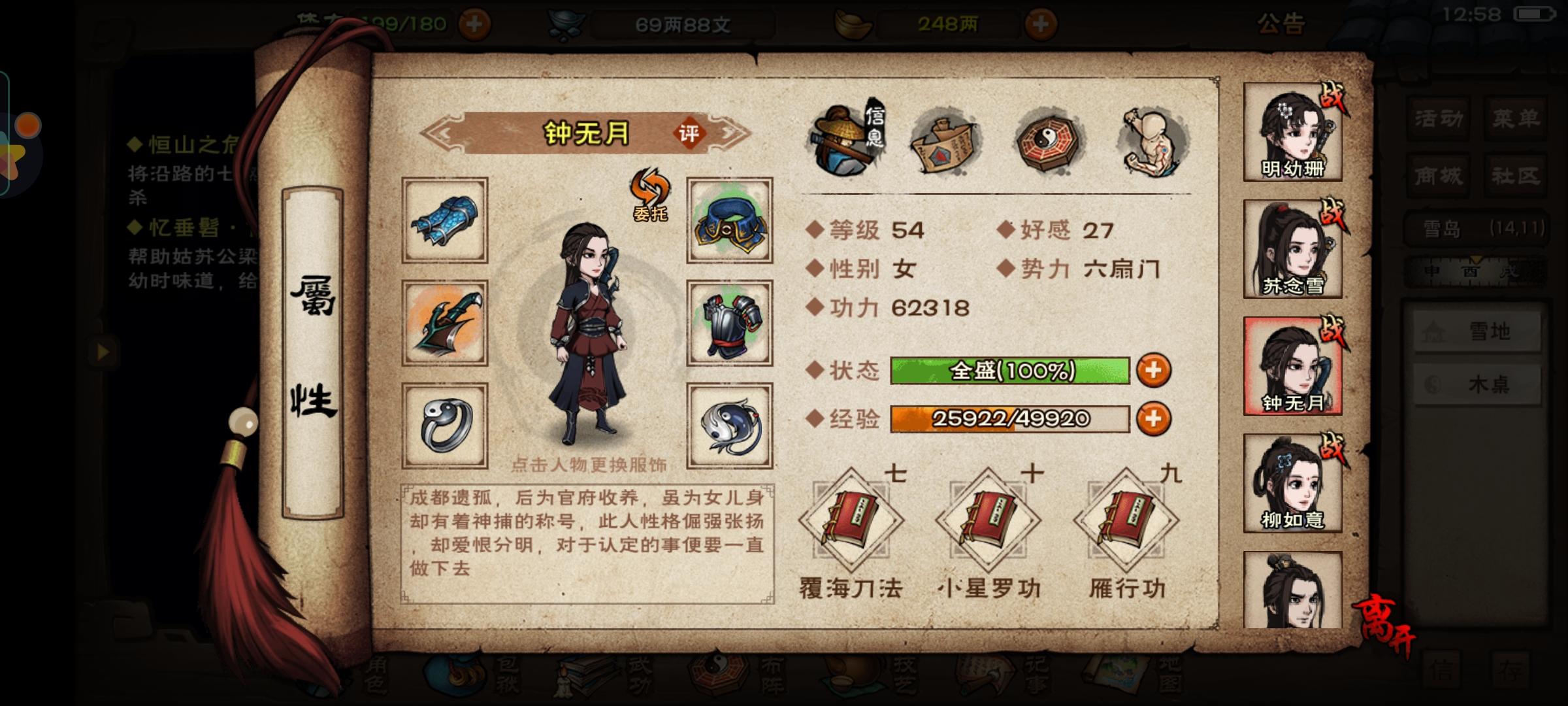
Task: Open the 信息 character info tab icon
Action: click(848, 137)
